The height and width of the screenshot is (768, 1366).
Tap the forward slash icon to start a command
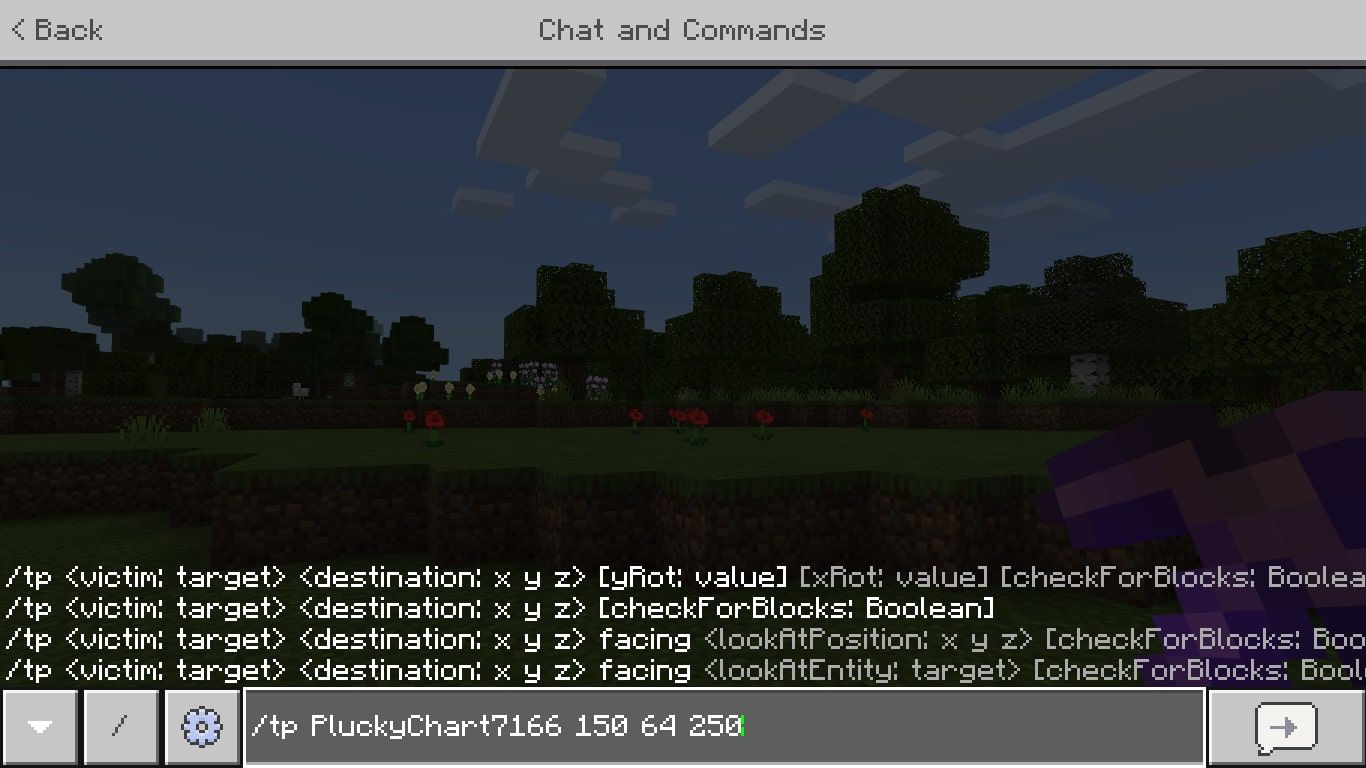click(120, 727)
